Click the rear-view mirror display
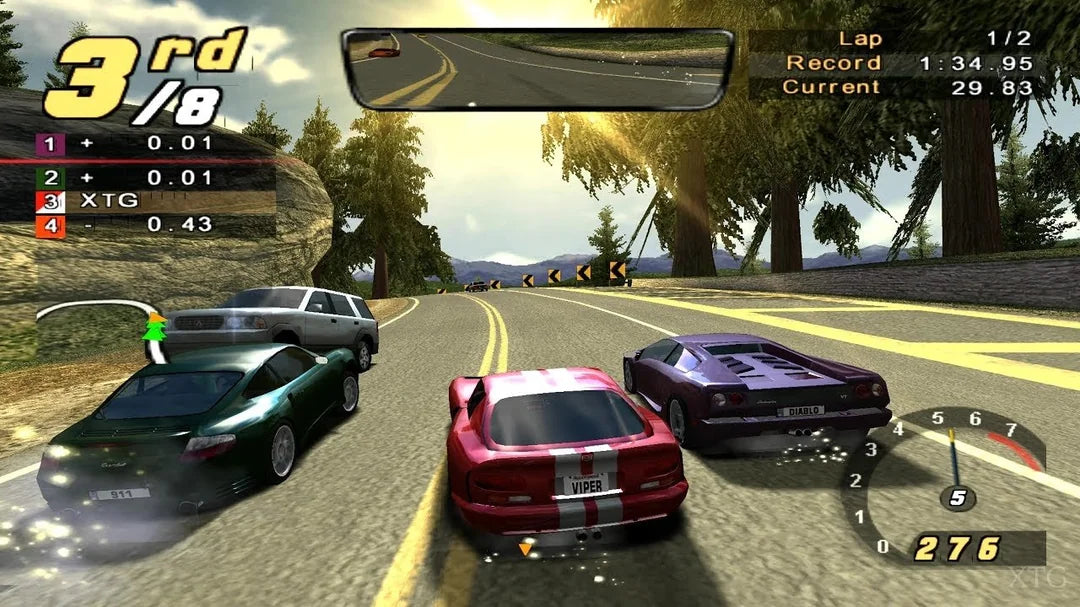Image resolution: width=1080 pixels, height=607 pixels. coord(537,68)
